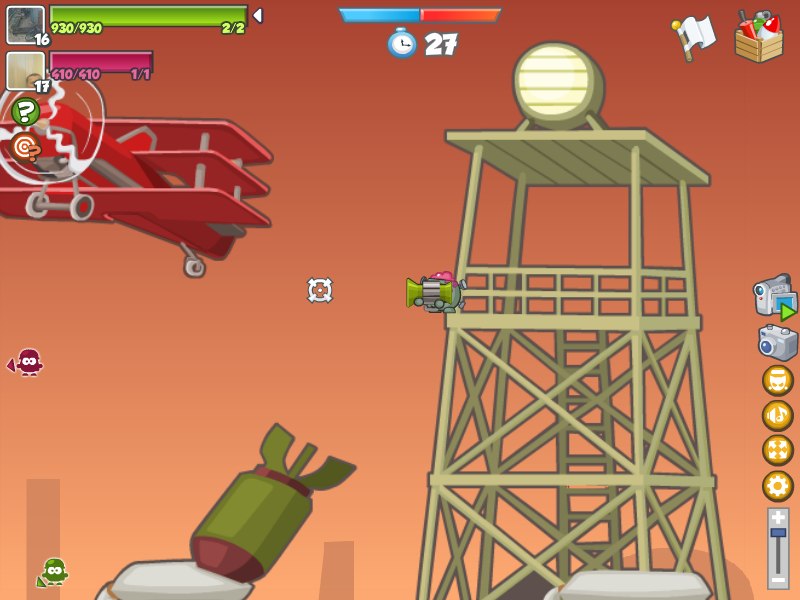This screenshot has width=800, height=600.
Task: Click the white surrender flag
Action: click(695, 37)
